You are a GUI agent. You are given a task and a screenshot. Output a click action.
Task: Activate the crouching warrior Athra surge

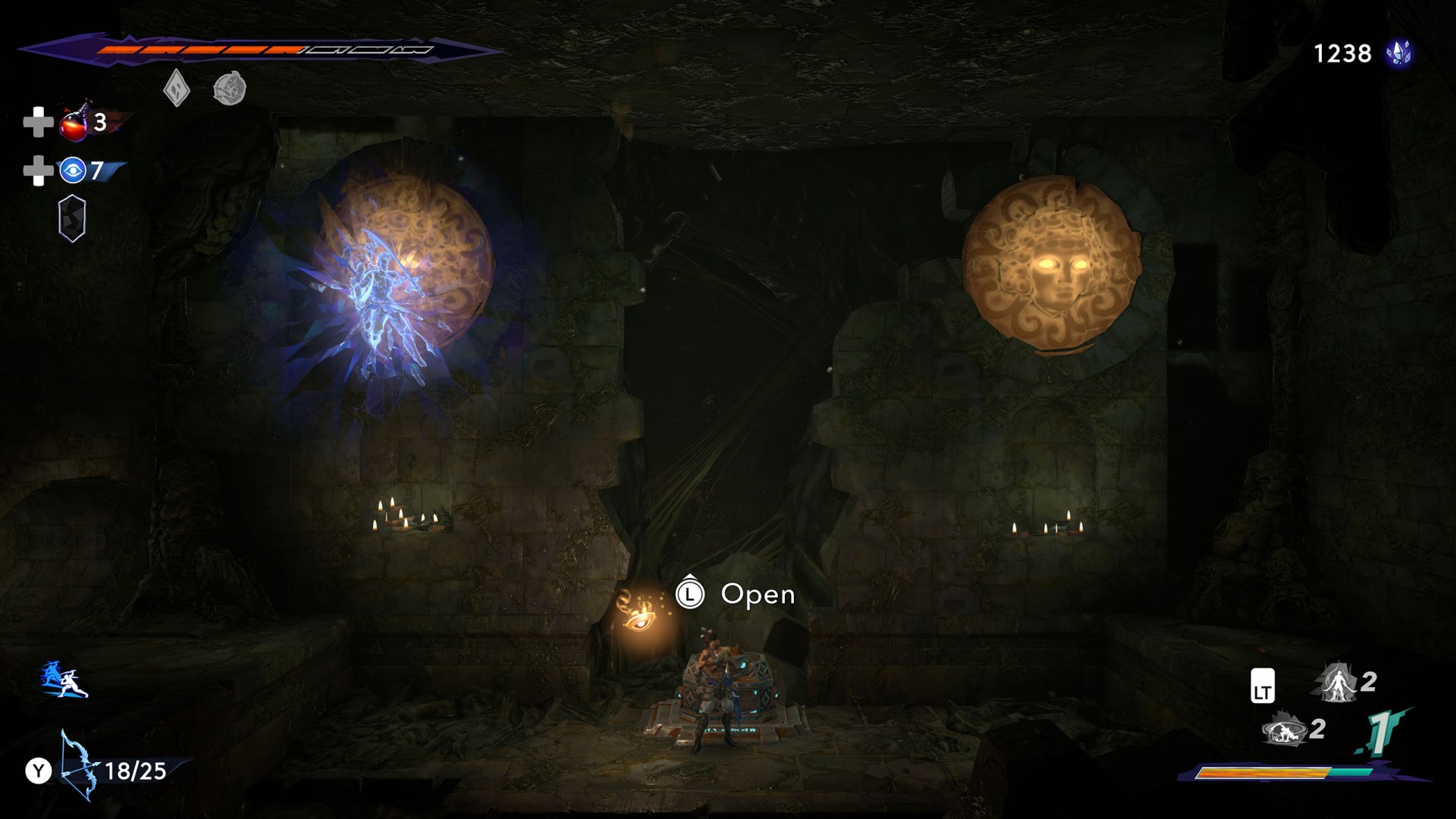pos(1284,730)
